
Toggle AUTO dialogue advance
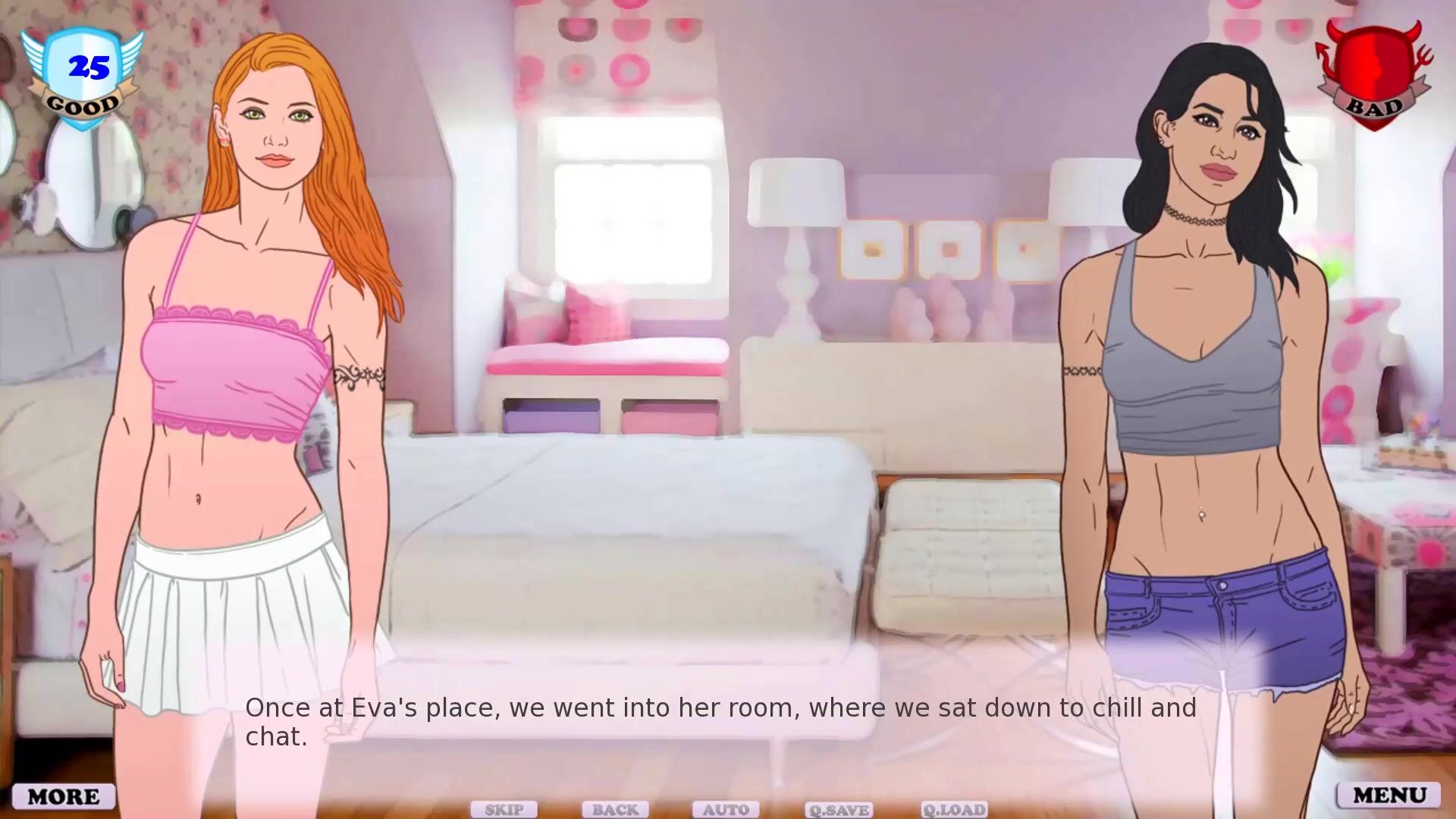726,810
